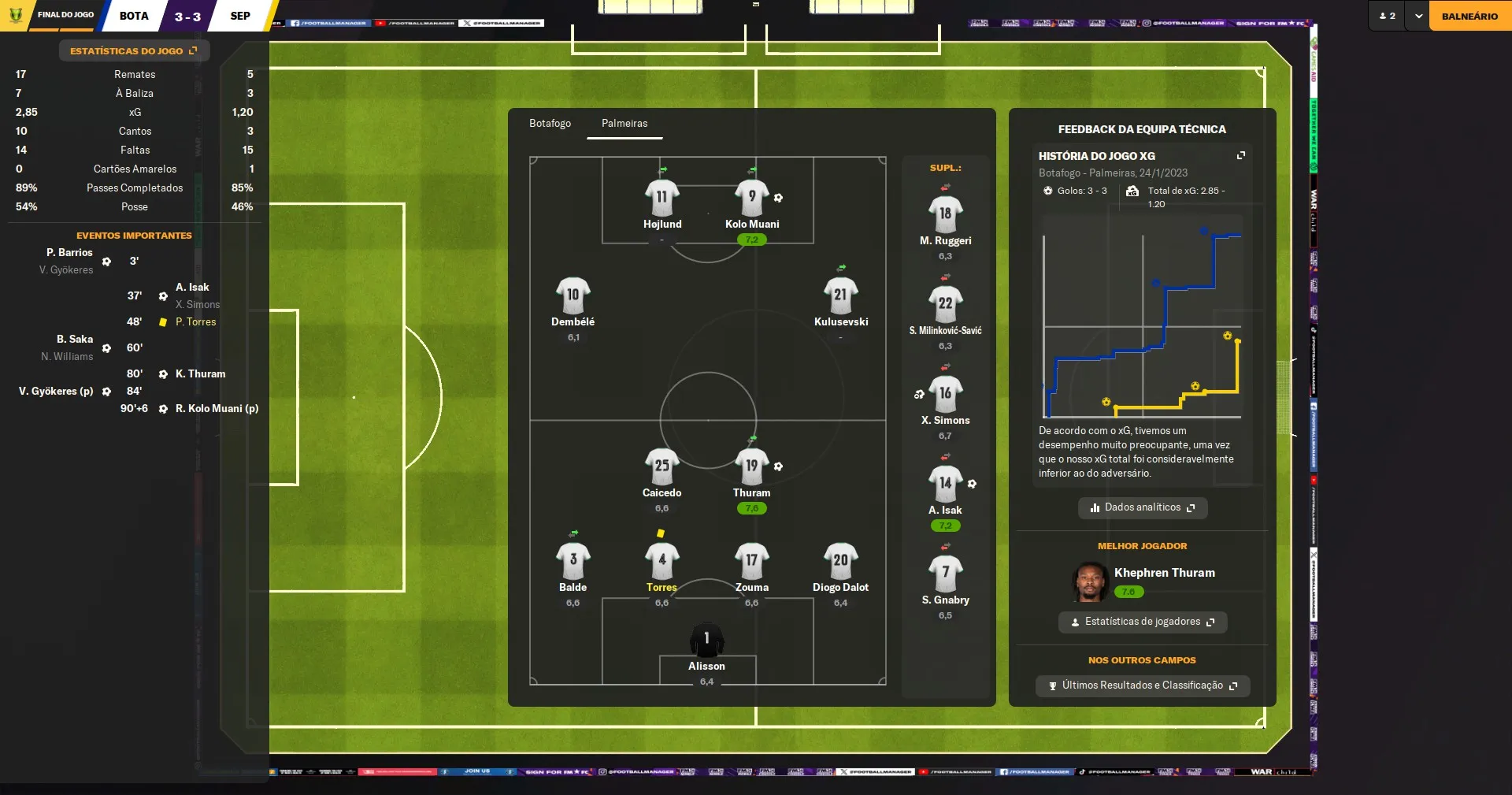Open Estatísticas do Jogo panel

133,50
